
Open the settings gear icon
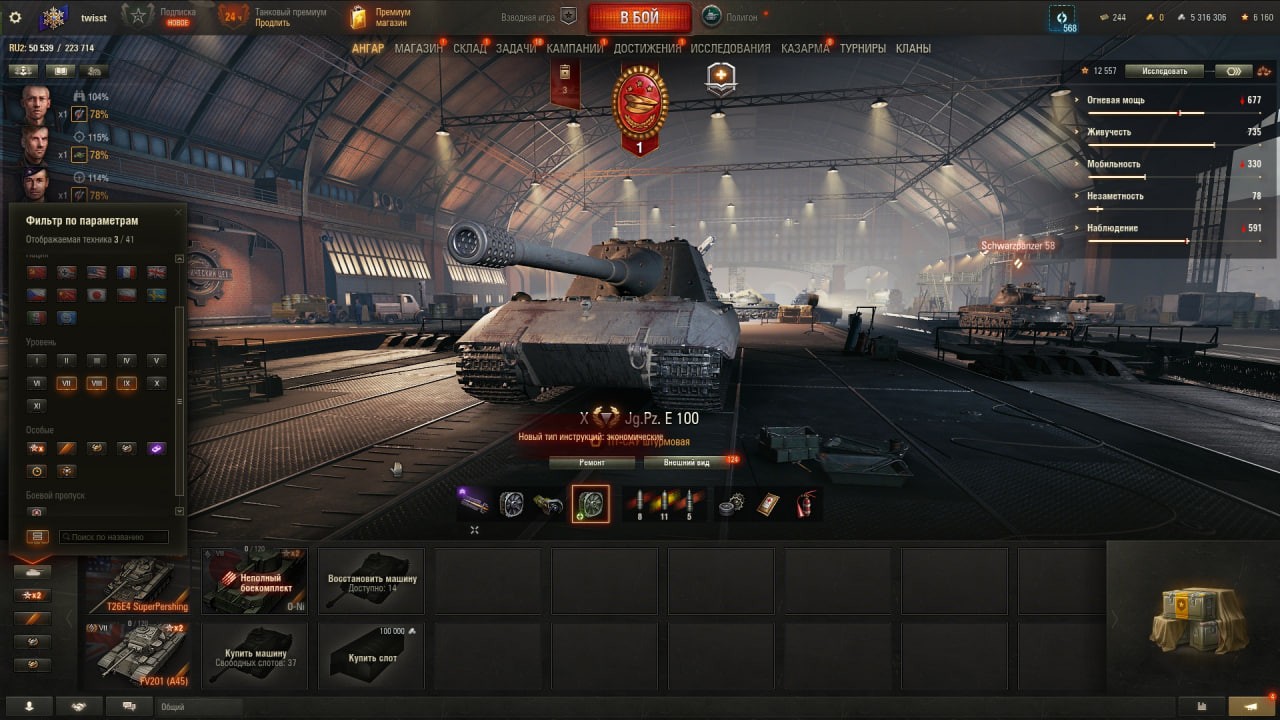pyautogui.click(x=15, y=17)
